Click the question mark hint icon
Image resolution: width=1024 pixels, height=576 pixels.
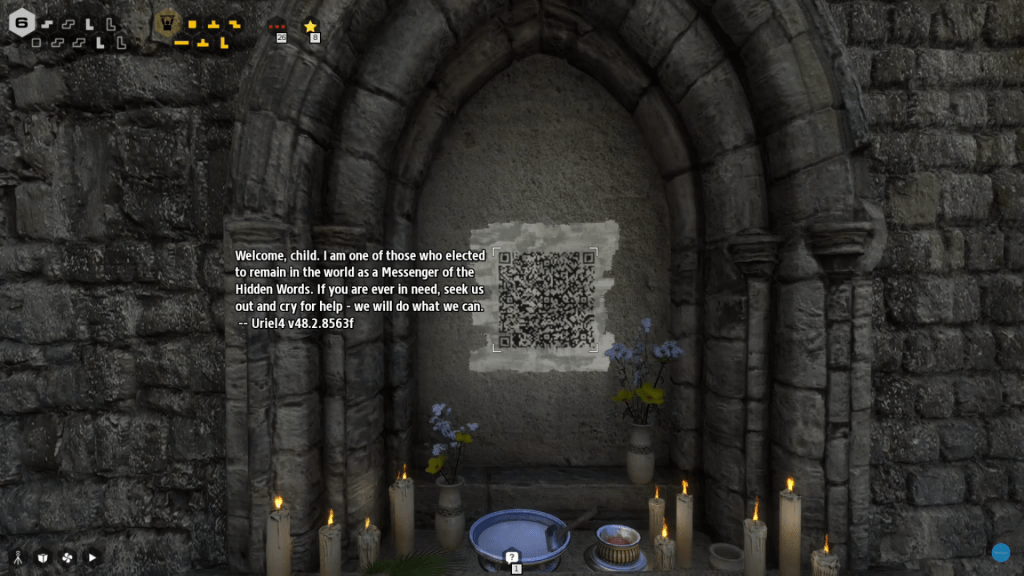512,557
